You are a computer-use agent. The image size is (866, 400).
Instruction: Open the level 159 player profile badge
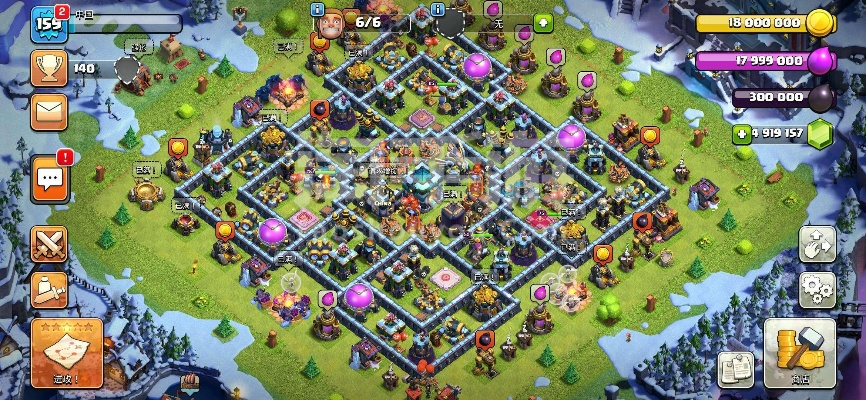point(48,23)
